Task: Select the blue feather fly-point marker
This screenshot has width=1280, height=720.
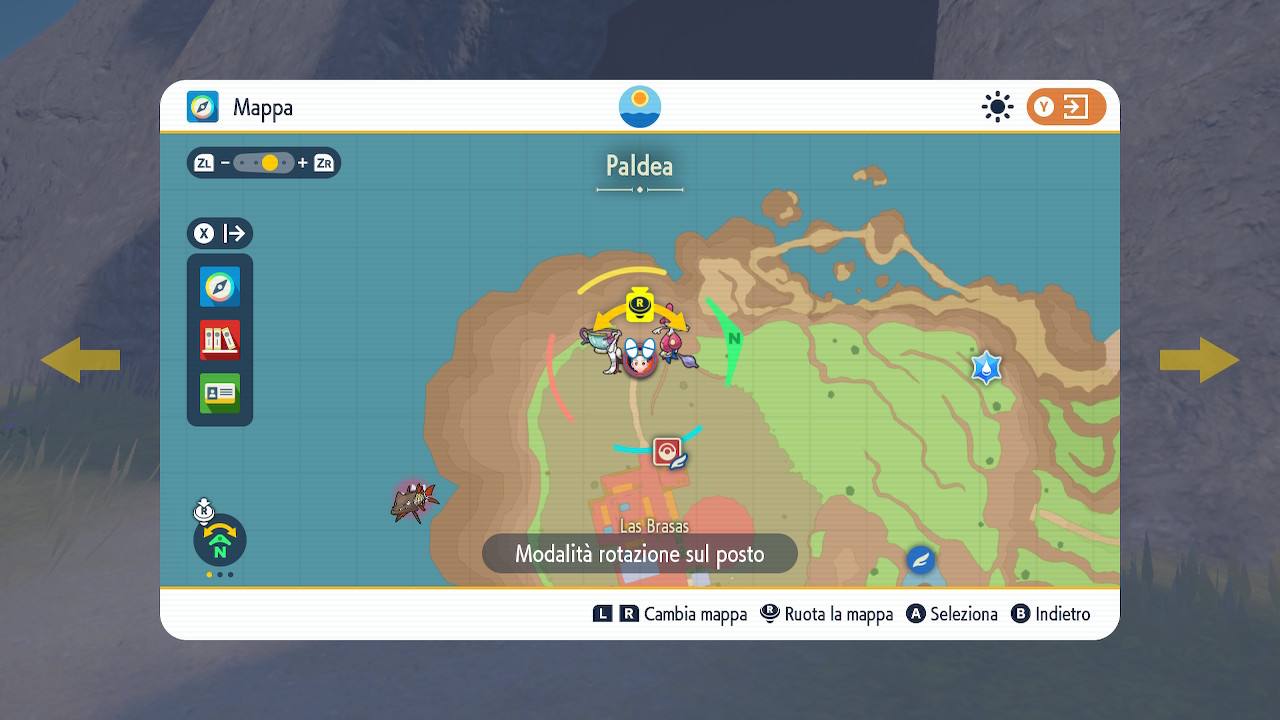Action: click(920, 560)
